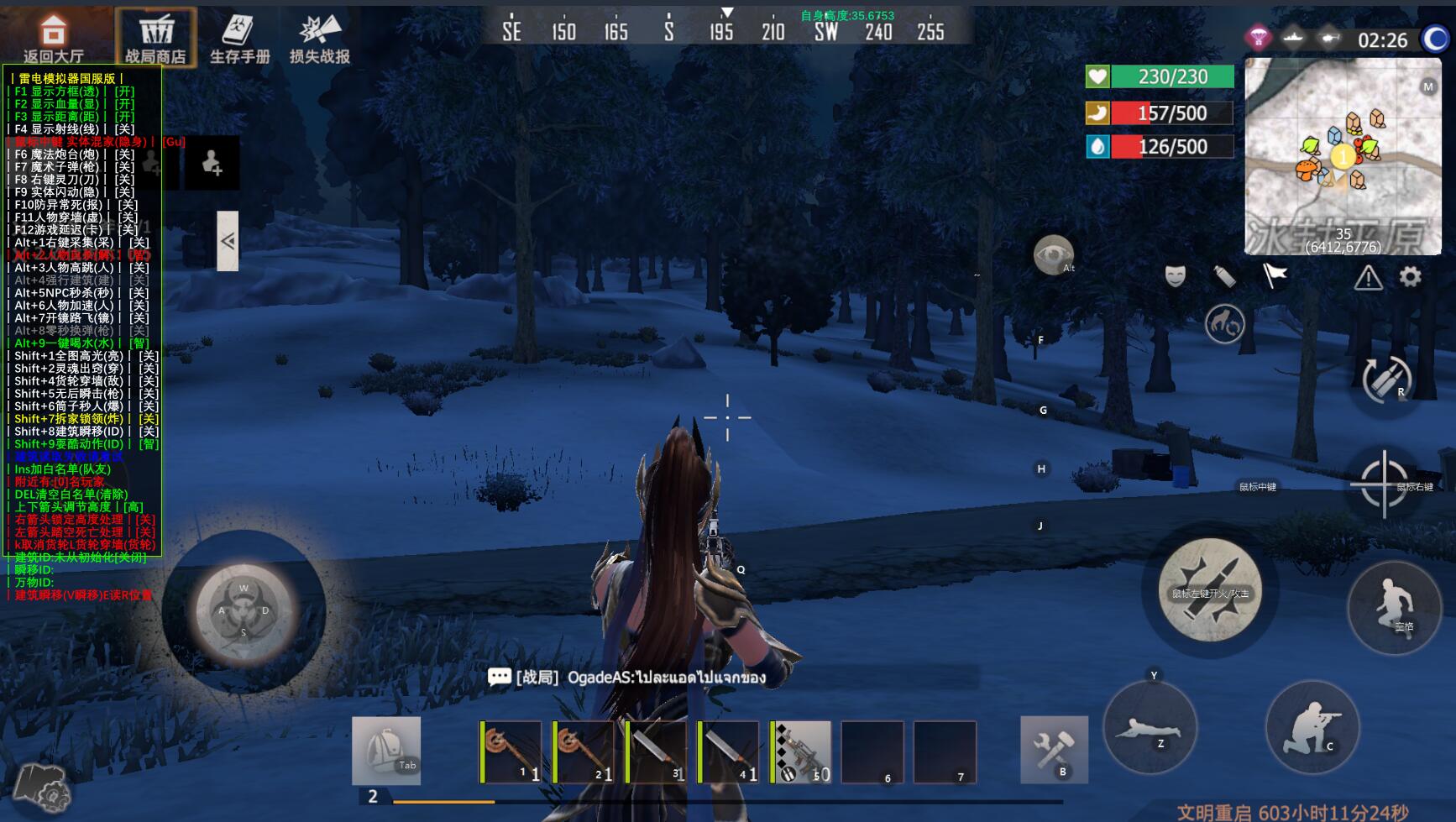The width and height of the screenshot is (1456, 822).
Task: Go prone with the lying figure
Action: tap(1149, 727)
